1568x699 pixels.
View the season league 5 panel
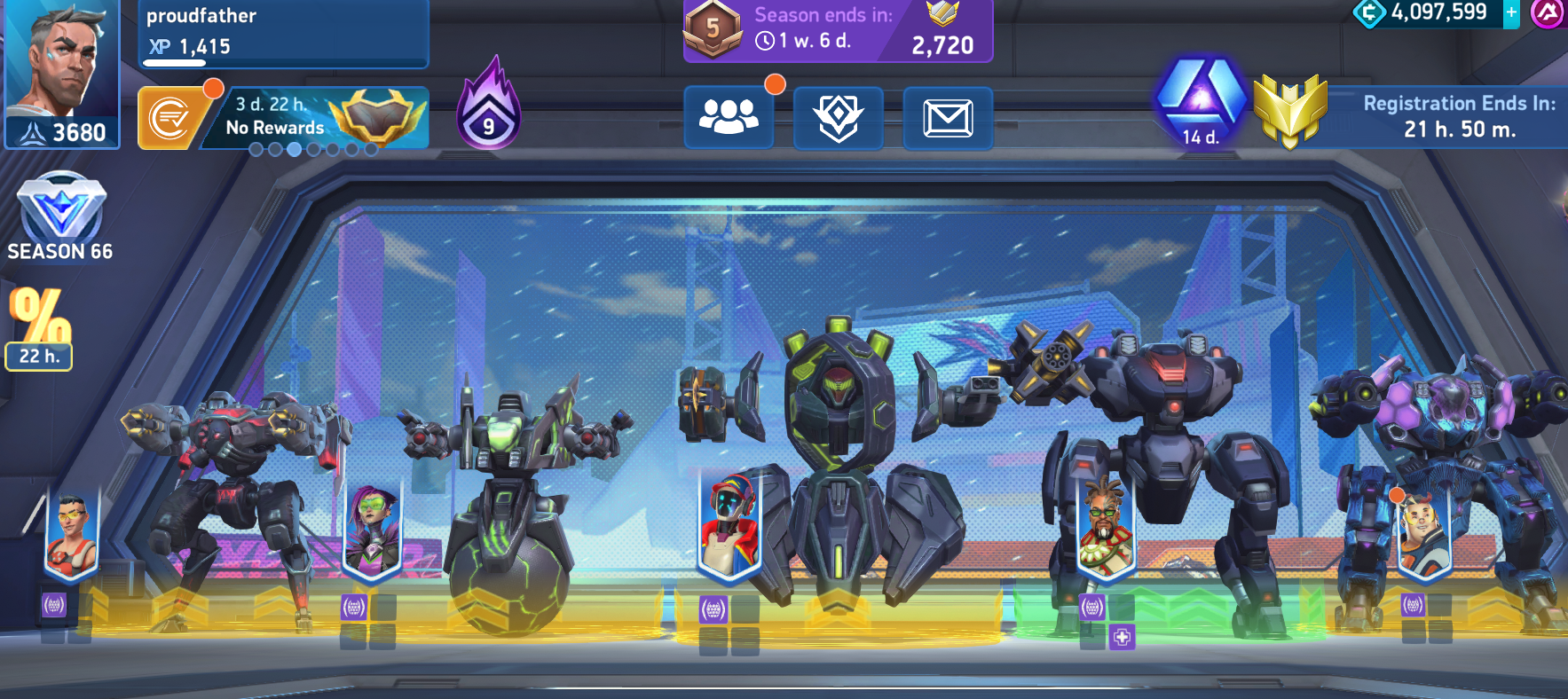[x=837, y=30]
